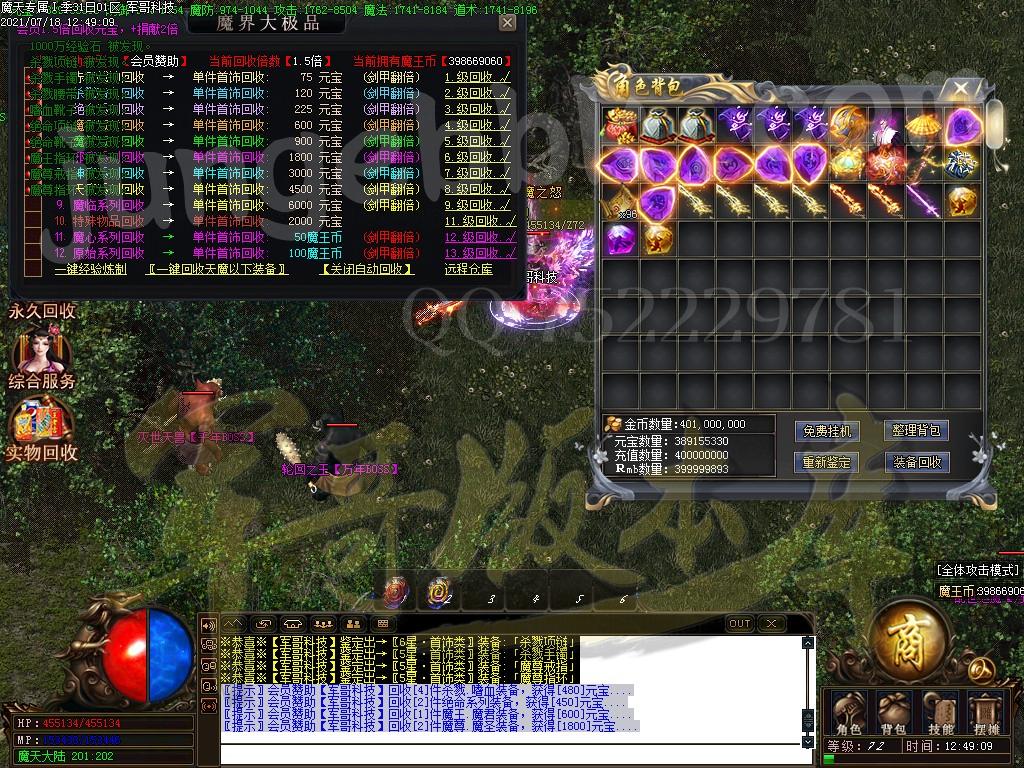Open the 技能 skills panel

tap(940, 712)
